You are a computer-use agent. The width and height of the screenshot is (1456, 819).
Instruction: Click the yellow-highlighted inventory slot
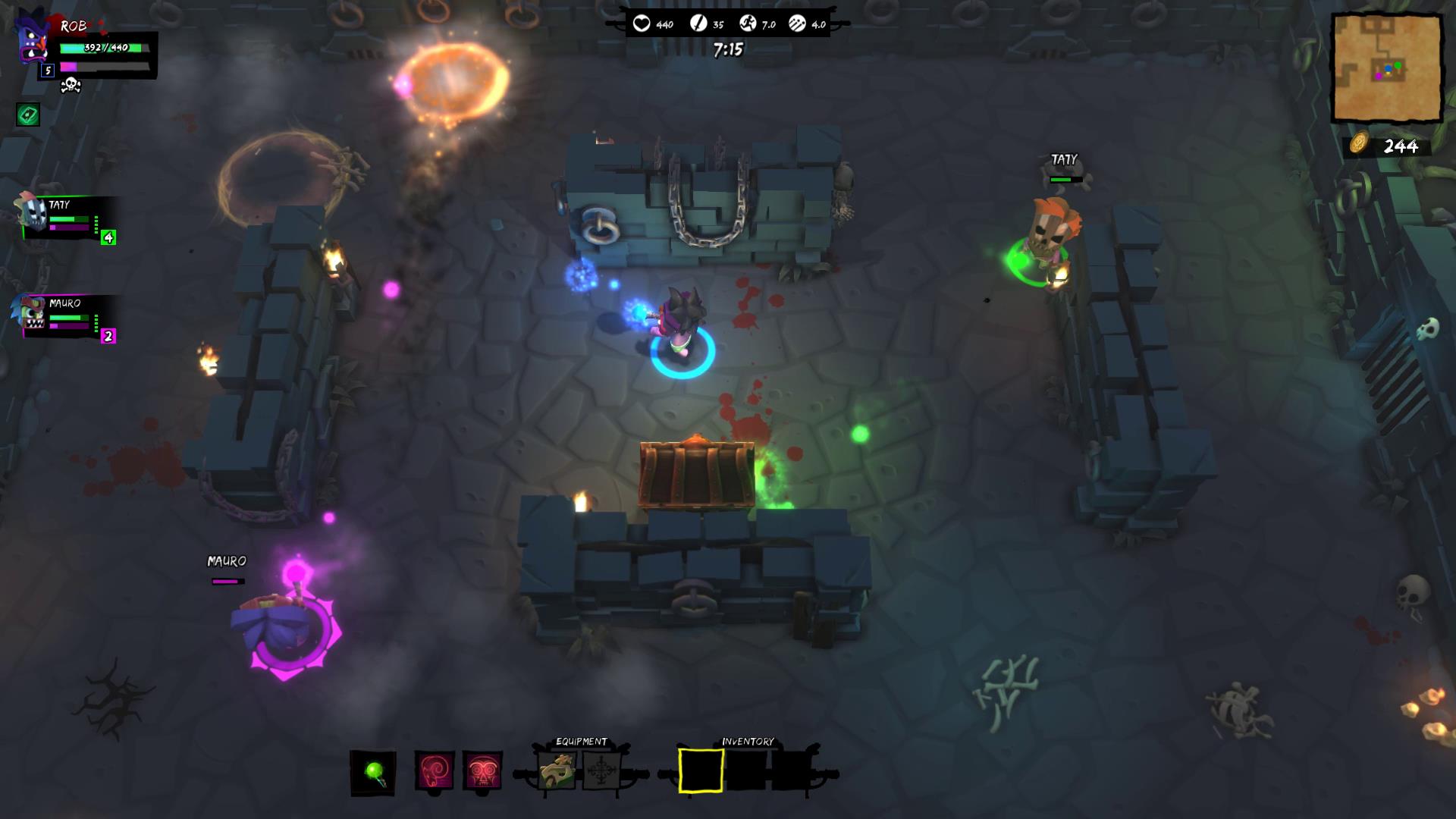700,771
